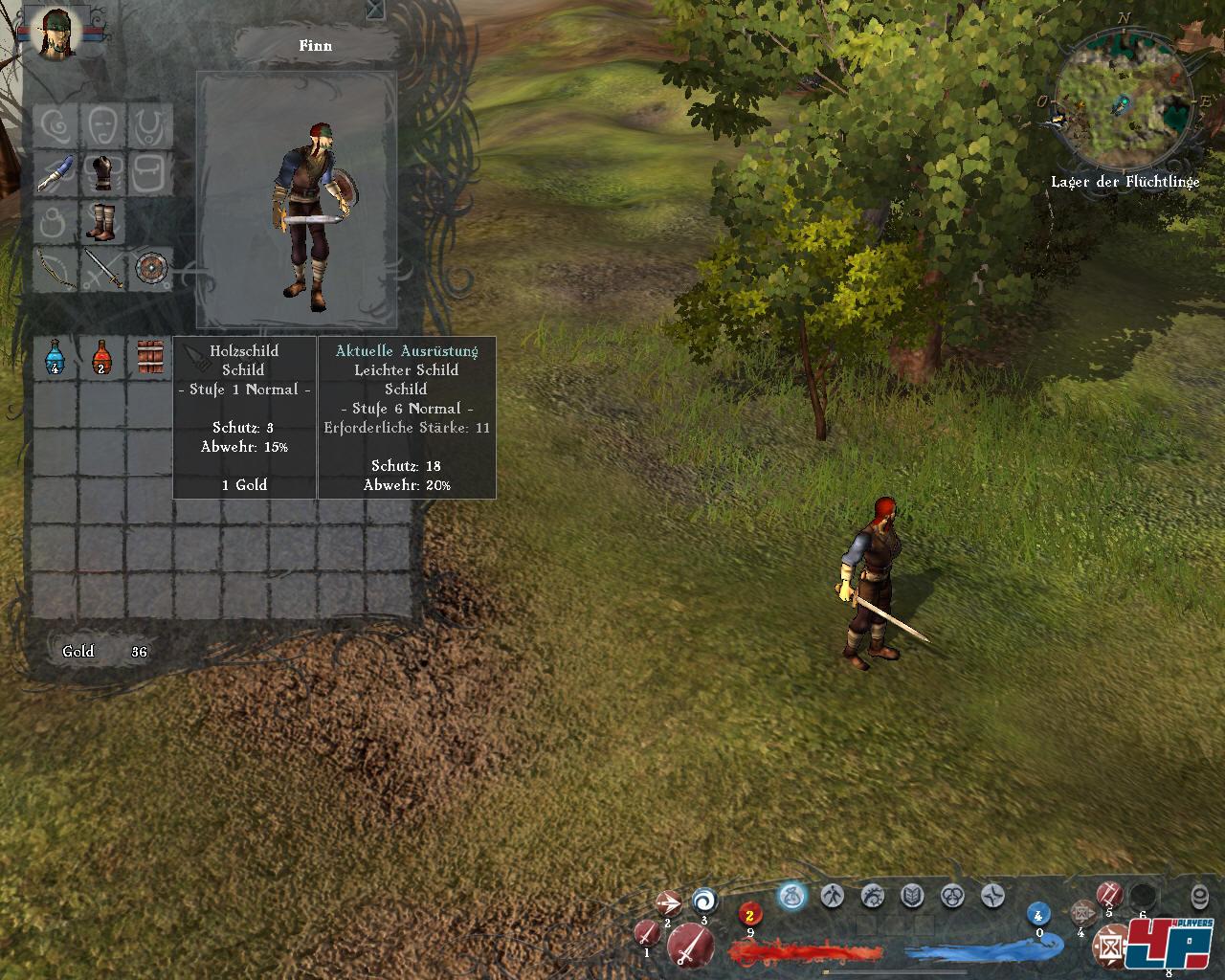Image resolution: width=1225 pixels, height=980 pixels.
Task: Use the blue mana potion in inventory
Action: (x=55, y=358)
